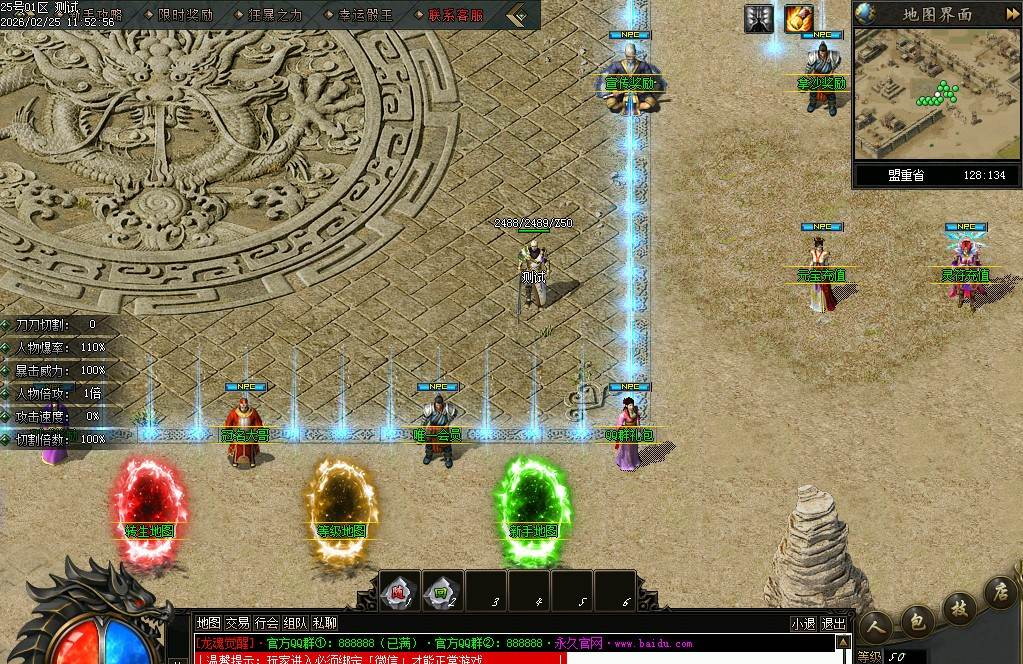1023x664 pixels.
Task: Click the silver wings skill icon
Action: pos(759,18)
